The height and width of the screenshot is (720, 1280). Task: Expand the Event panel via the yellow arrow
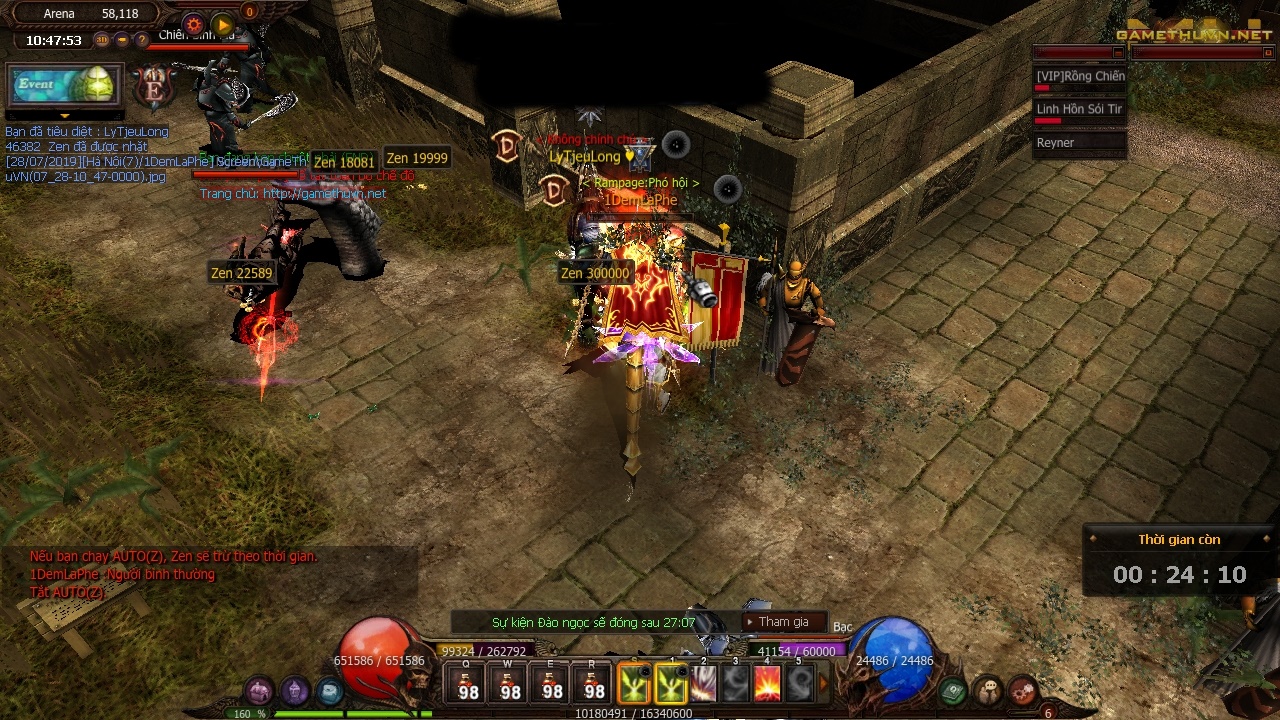click(x=64, y=116)
